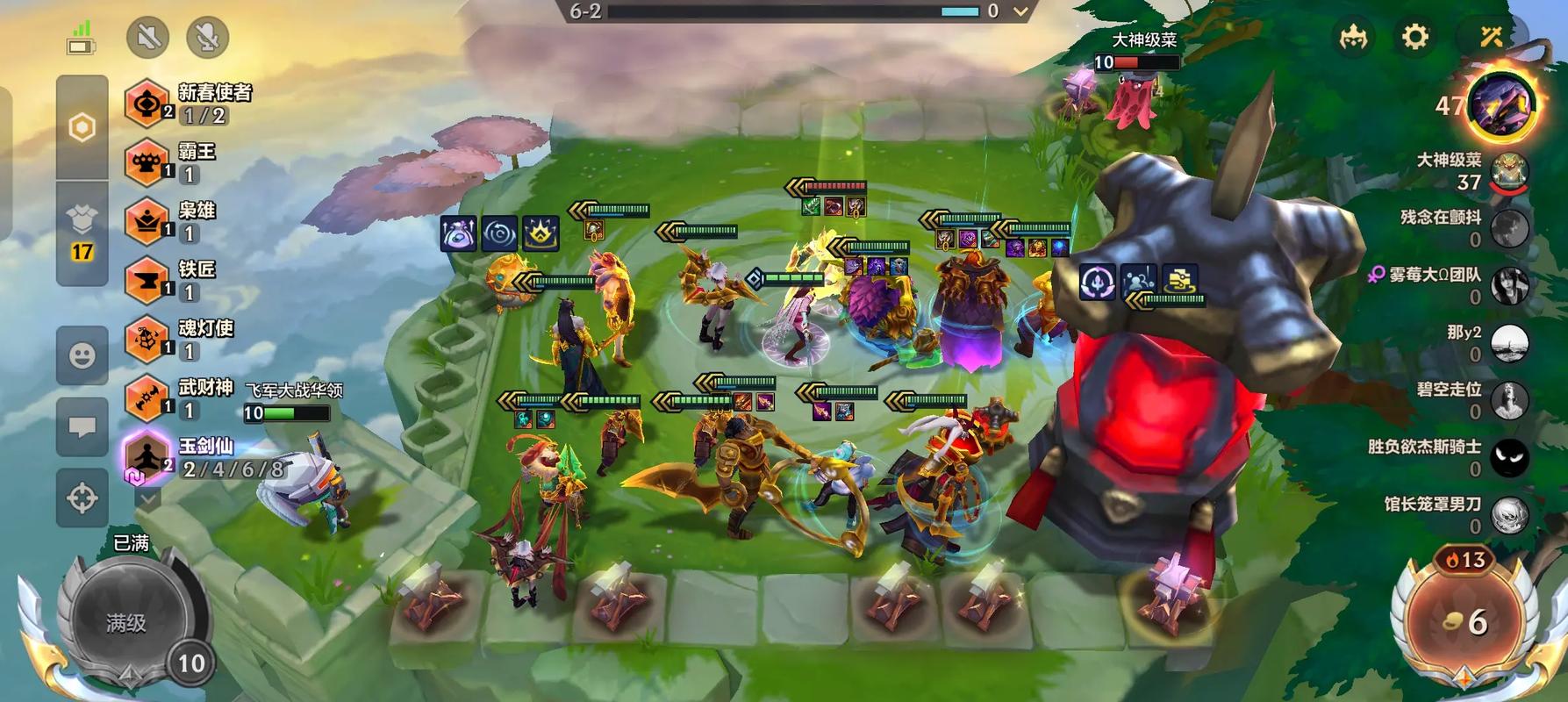Toggle the muted speaker icon

point(147,37)
